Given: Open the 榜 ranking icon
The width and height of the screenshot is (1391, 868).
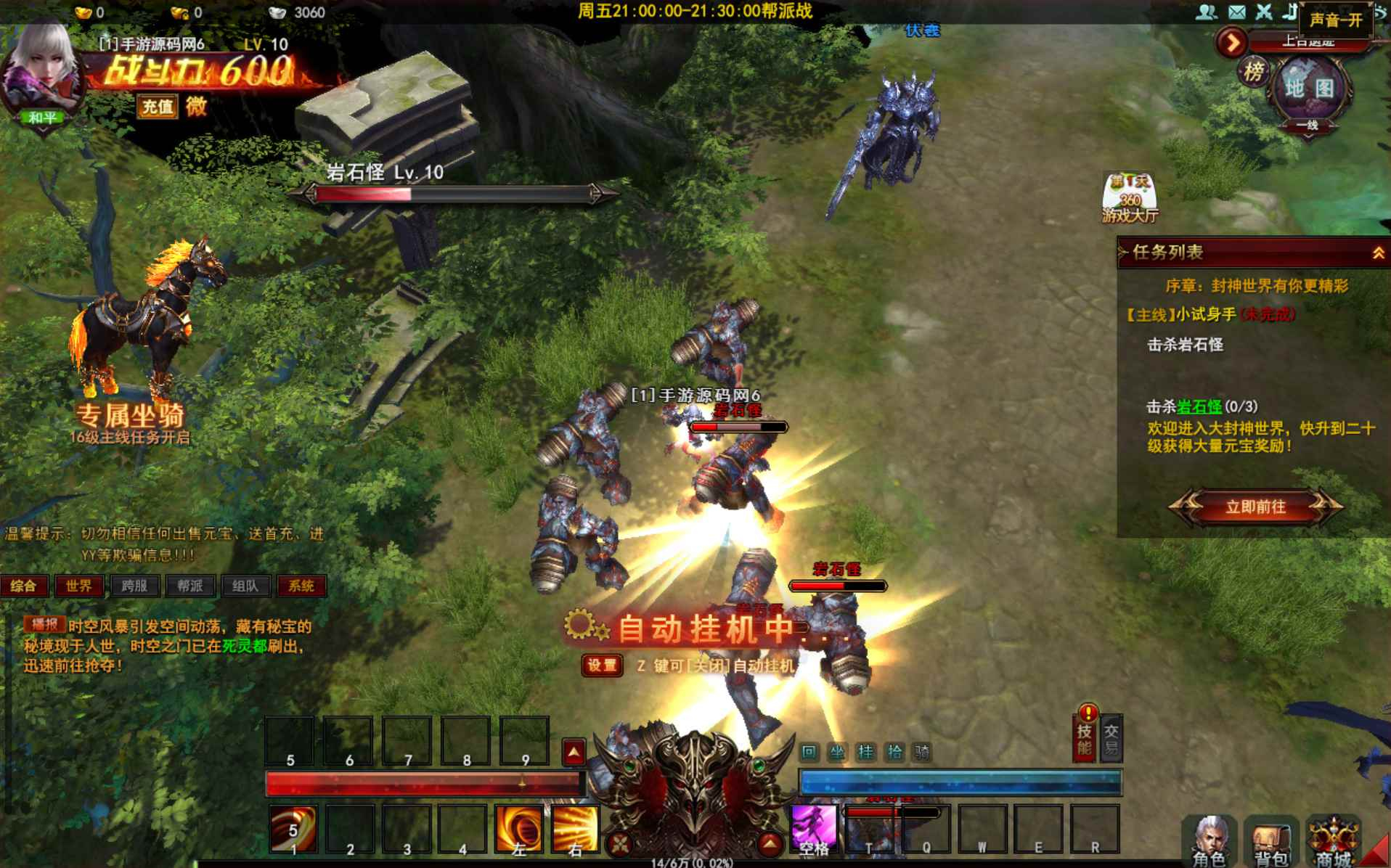Looking at the screenshot, I should (x=1254, y=72).
